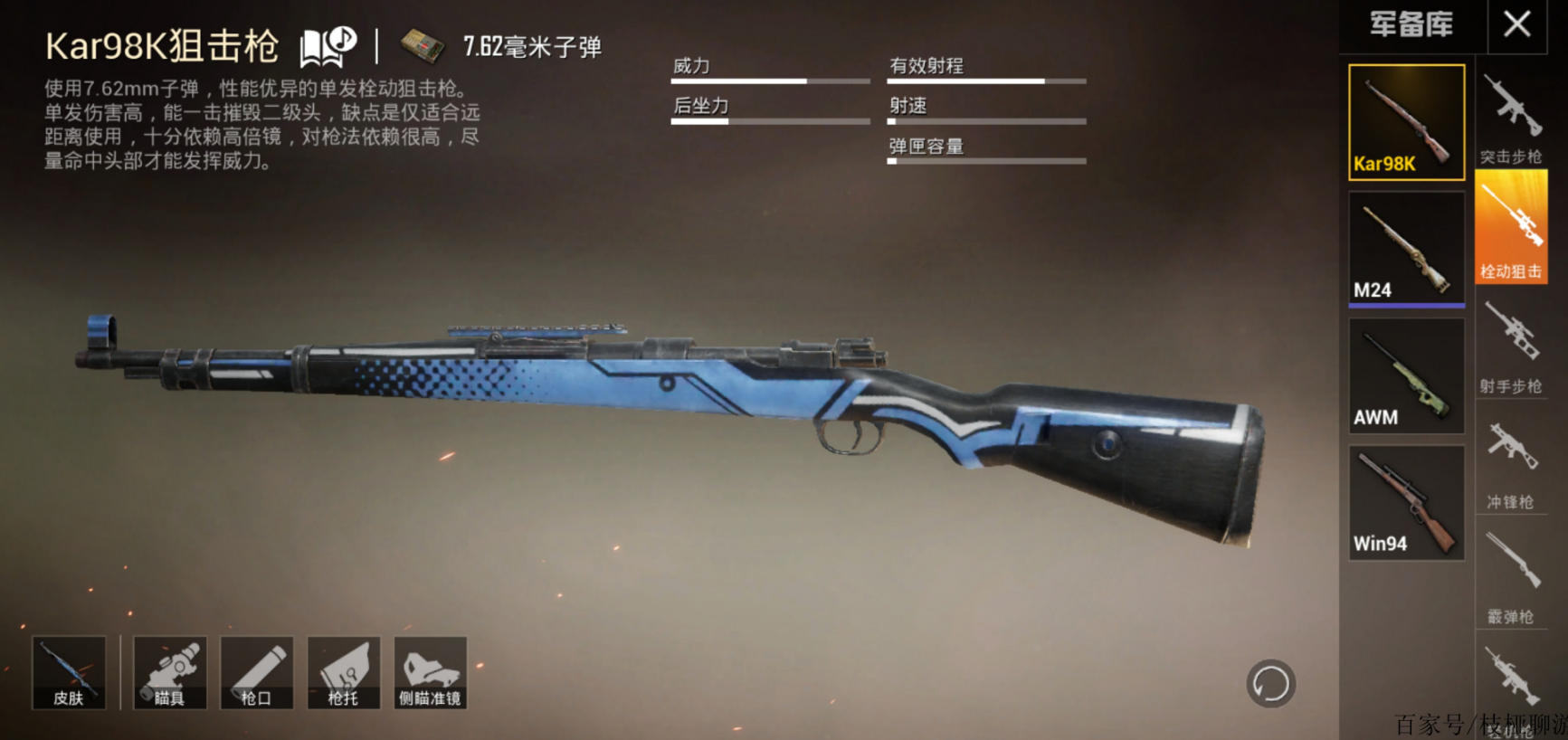Select the 侧瞄准镜 side scope slot
1568x740 pixels.
(431, 672)
